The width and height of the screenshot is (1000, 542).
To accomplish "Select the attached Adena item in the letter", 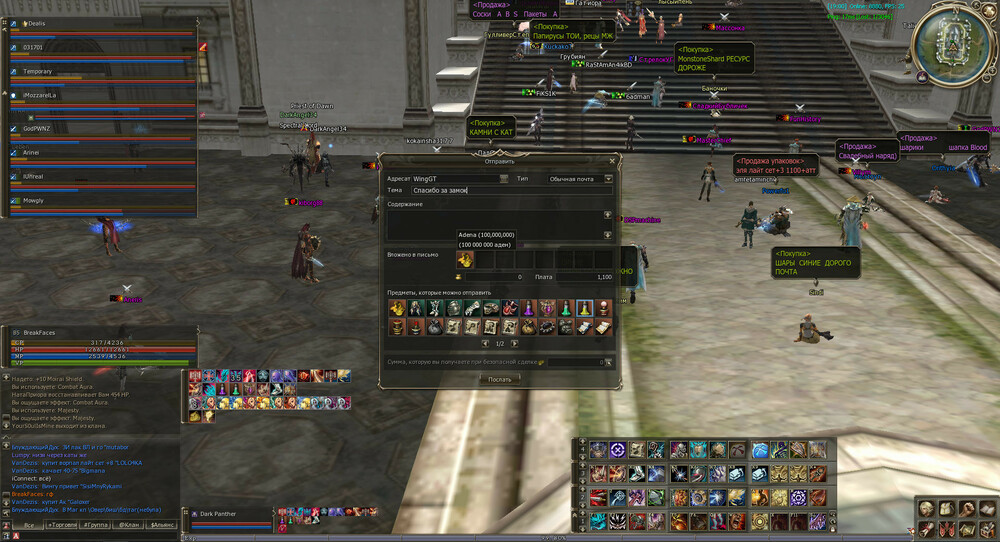I will pos(465,259).
